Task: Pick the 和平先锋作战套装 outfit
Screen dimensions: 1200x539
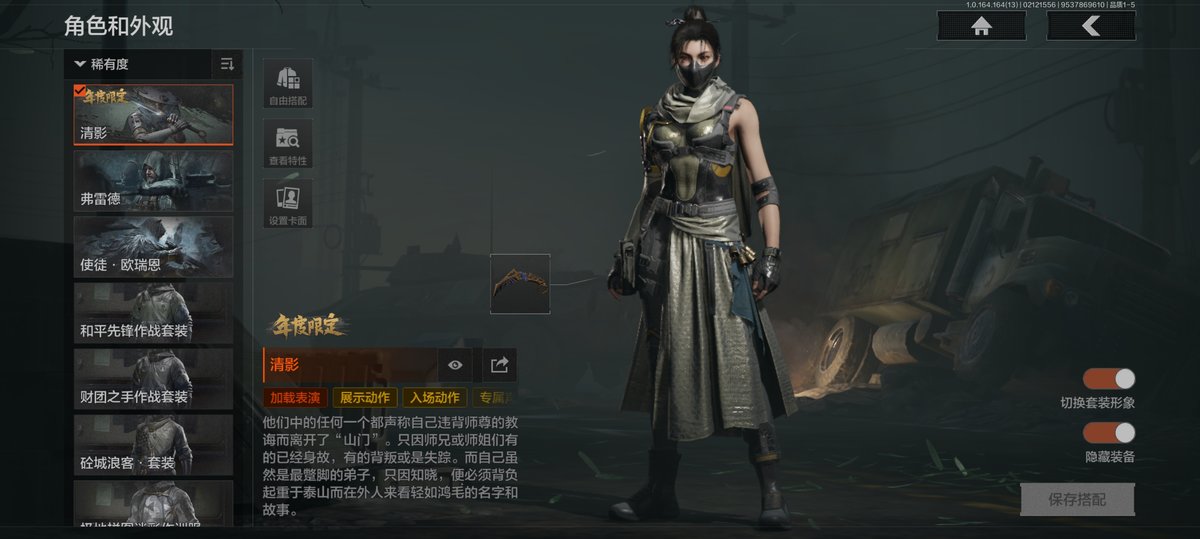Action: point(153,313)
